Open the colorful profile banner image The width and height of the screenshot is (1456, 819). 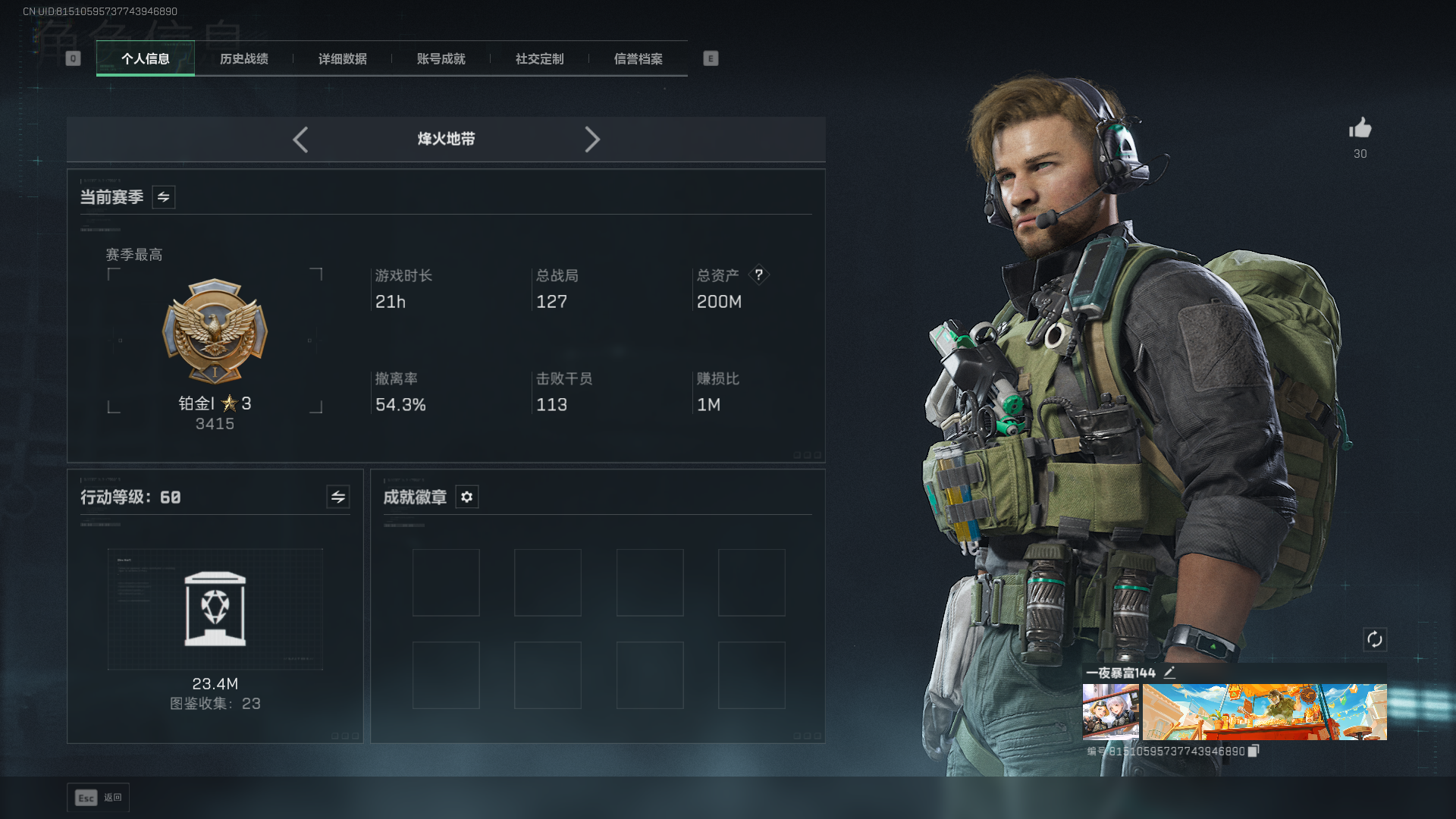pos(1264,711)
